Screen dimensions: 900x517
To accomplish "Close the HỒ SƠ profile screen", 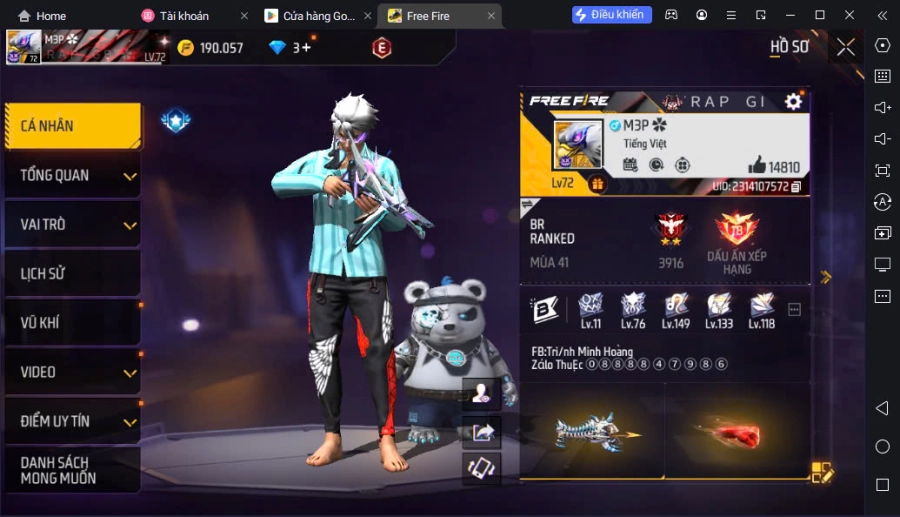I will (x=846, y=47).
